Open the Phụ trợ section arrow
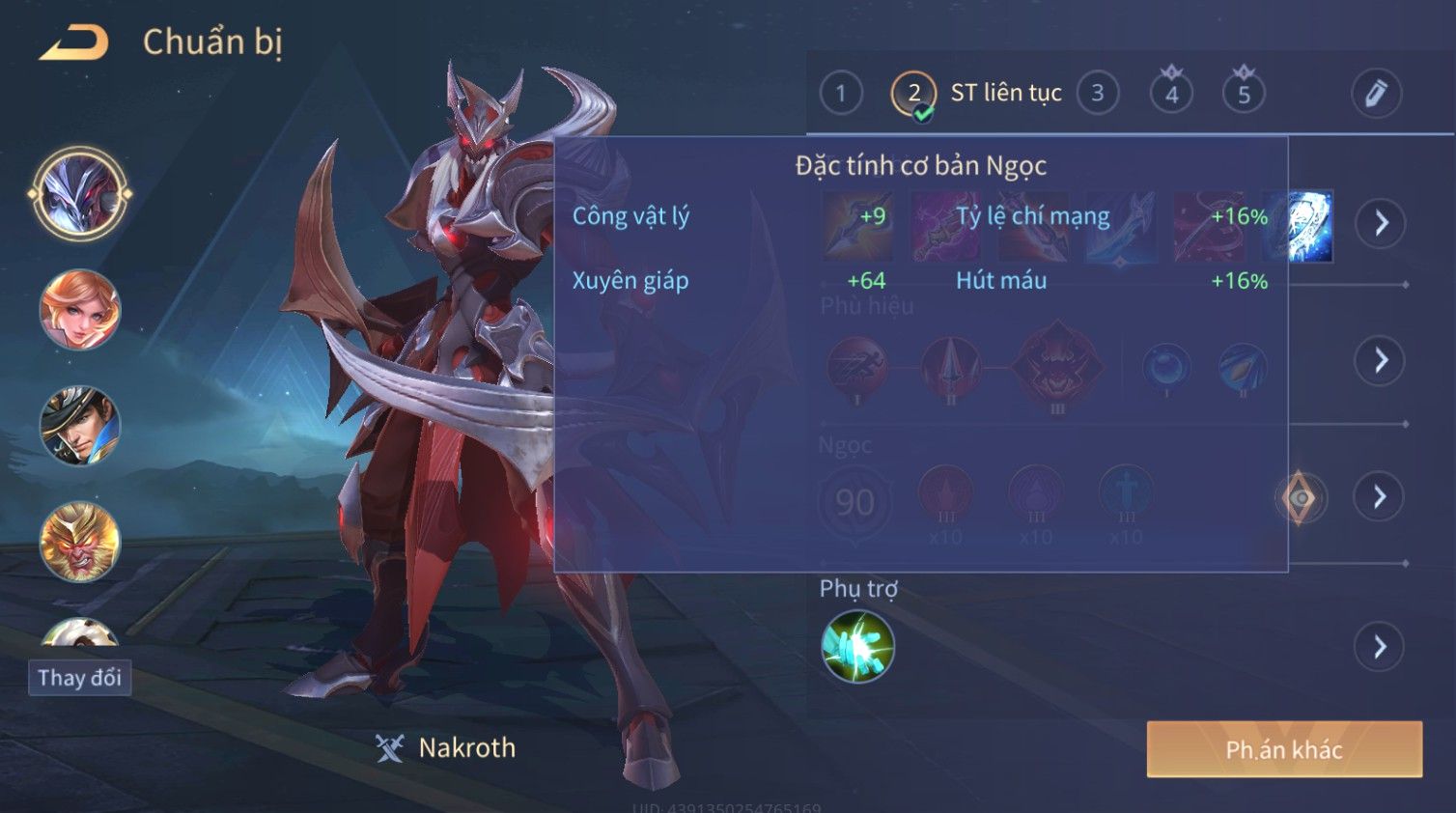1456x813 pixels. 1380,647
